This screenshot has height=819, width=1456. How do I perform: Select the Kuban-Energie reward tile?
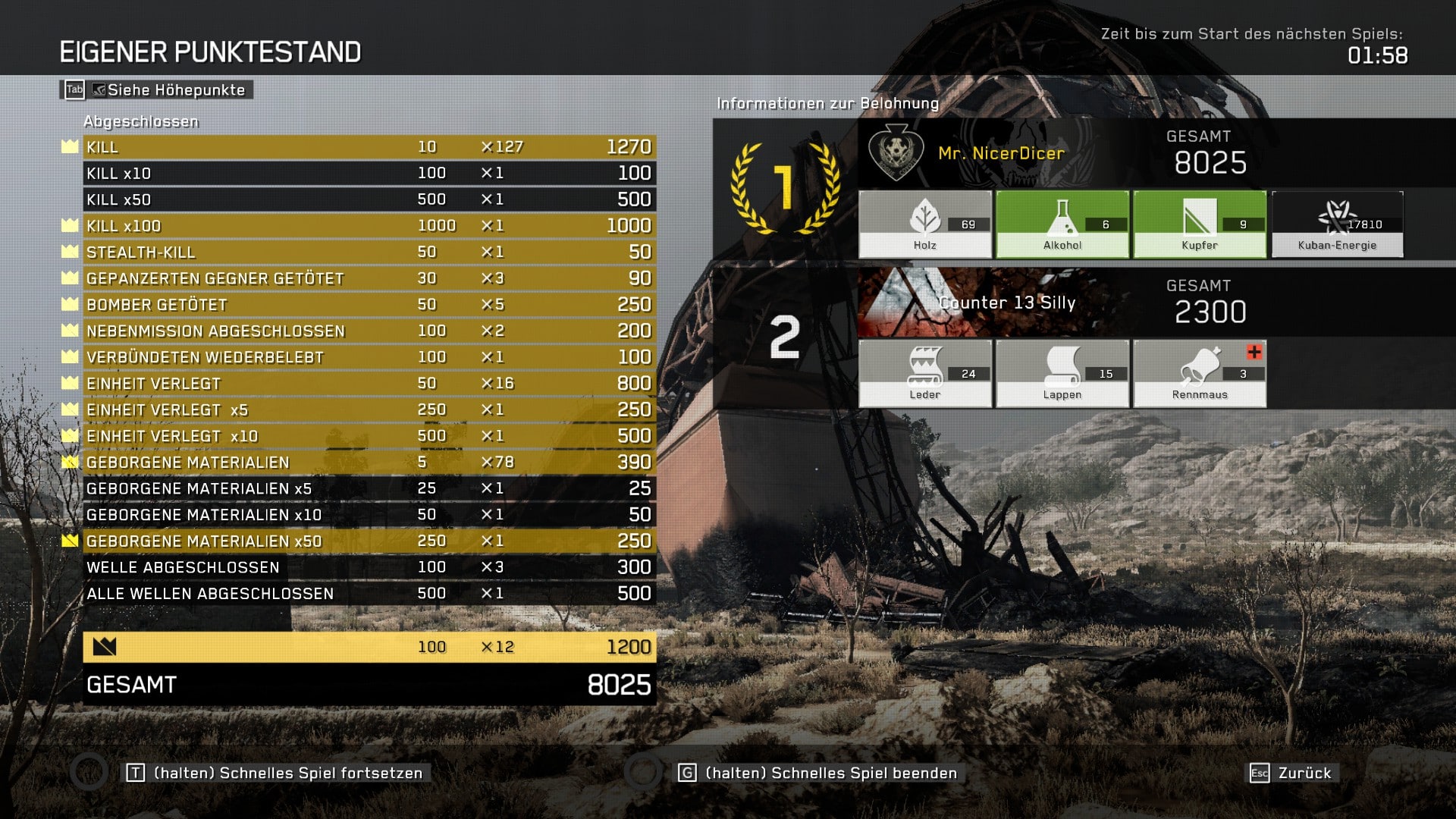1337,224
